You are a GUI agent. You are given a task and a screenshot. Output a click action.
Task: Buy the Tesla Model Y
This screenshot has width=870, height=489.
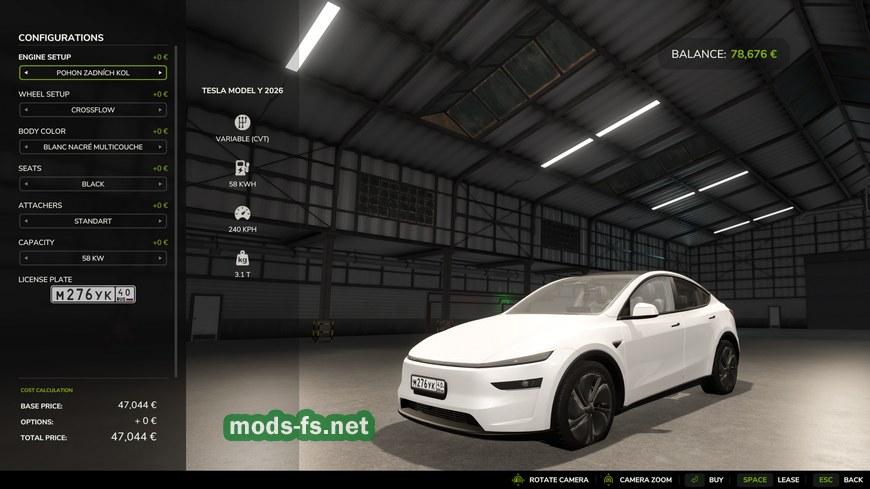click(x=707, y=480)
